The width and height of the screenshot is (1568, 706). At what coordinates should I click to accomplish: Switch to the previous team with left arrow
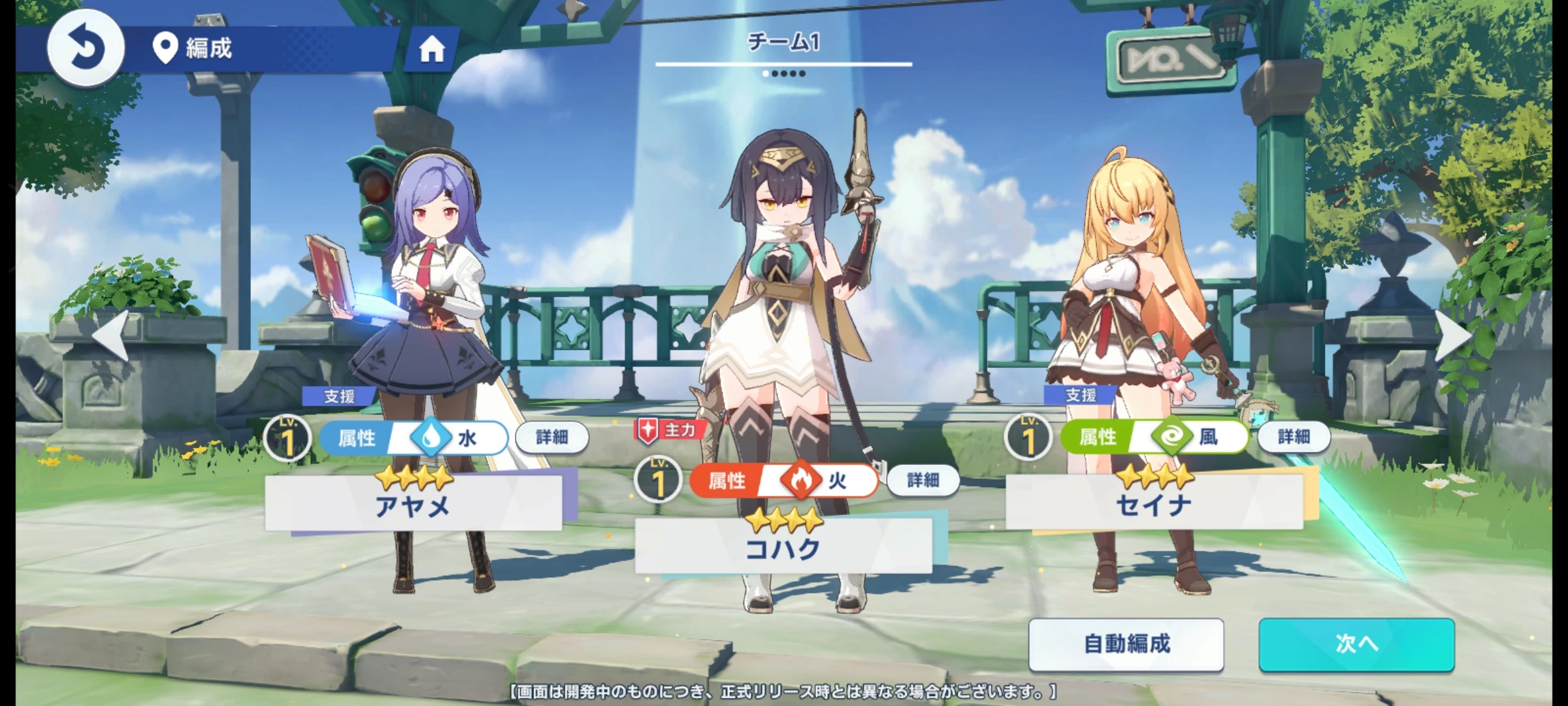[x=111, y=335]
